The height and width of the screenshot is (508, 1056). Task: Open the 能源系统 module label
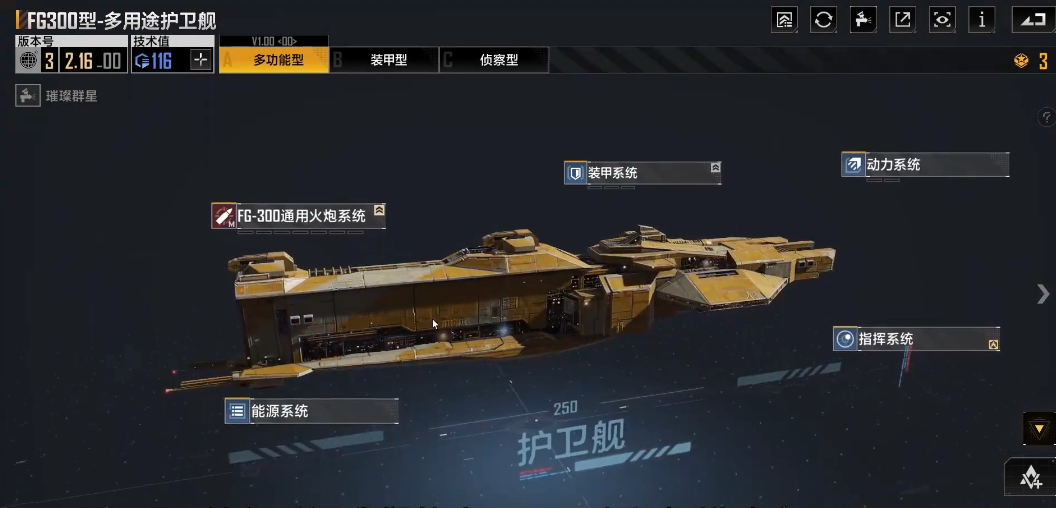coord(311,411)
